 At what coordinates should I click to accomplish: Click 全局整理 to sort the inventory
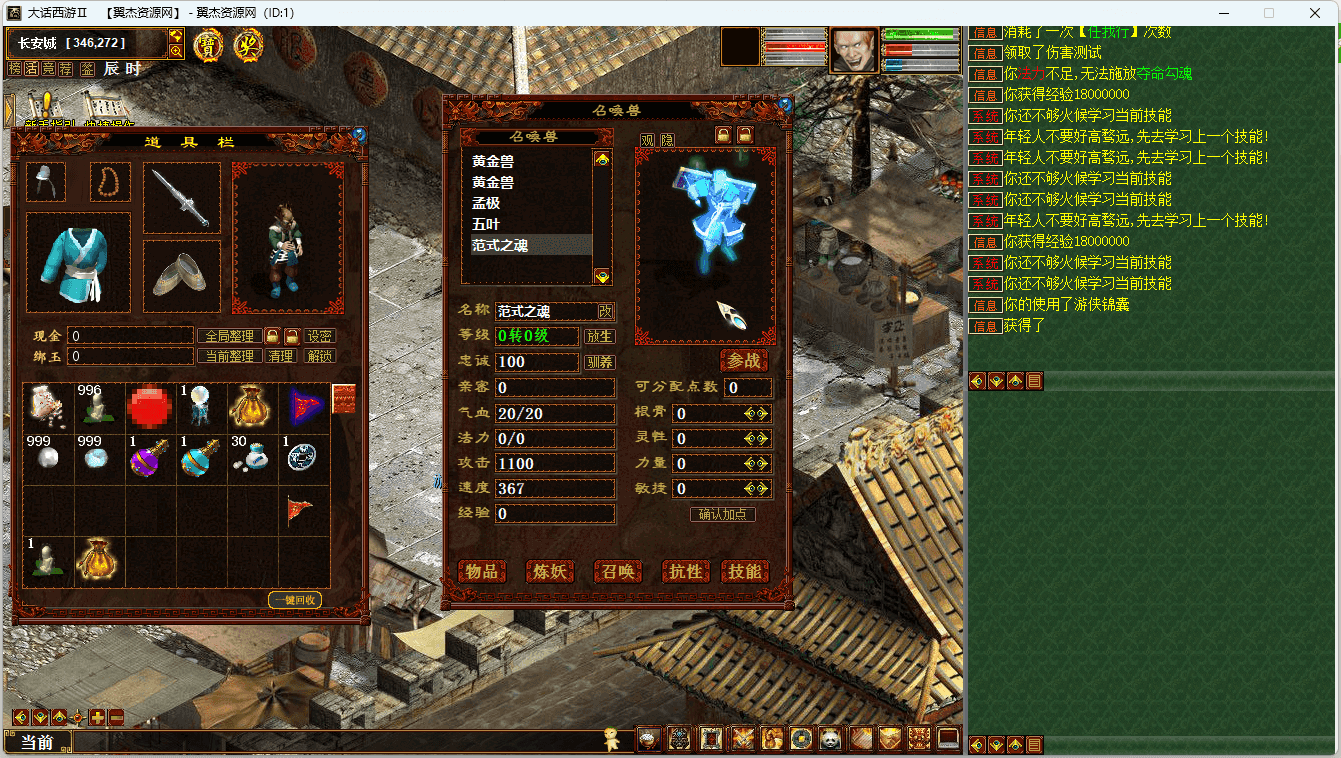click(229, 336)
